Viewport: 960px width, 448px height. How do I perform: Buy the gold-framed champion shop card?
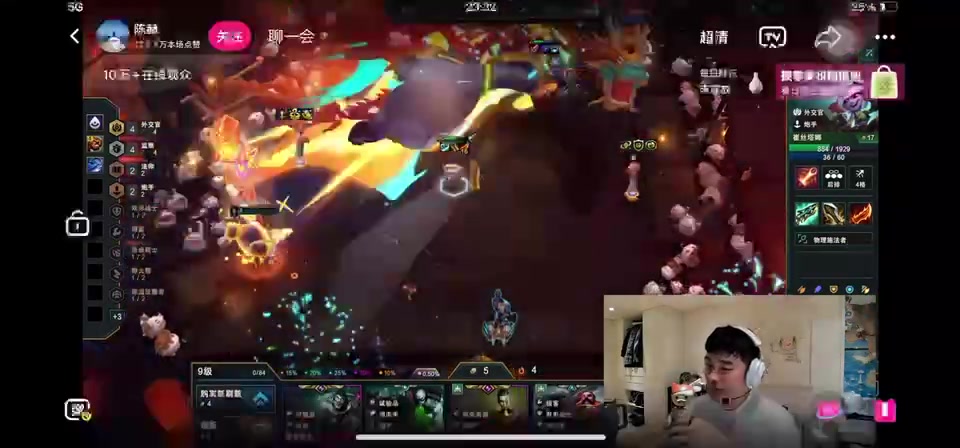click(488, 405)
